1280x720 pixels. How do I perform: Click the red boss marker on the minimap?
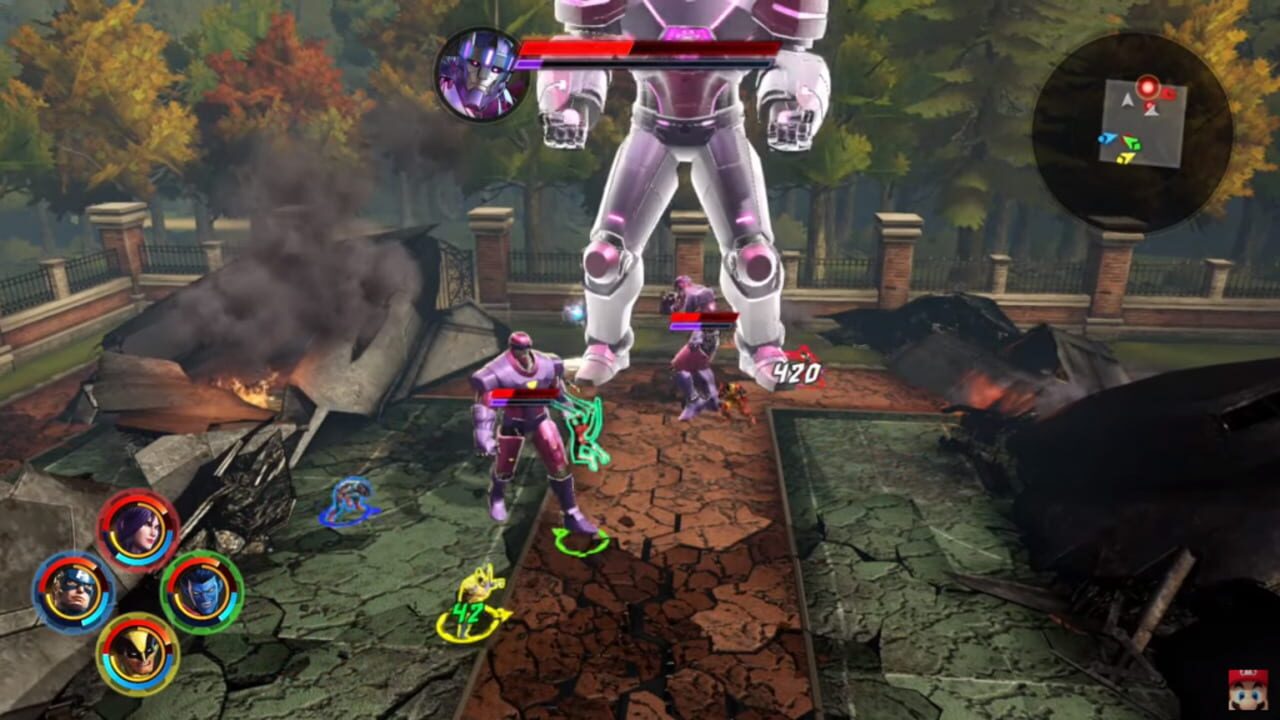pyautogui.click(x=1146, y=87)
